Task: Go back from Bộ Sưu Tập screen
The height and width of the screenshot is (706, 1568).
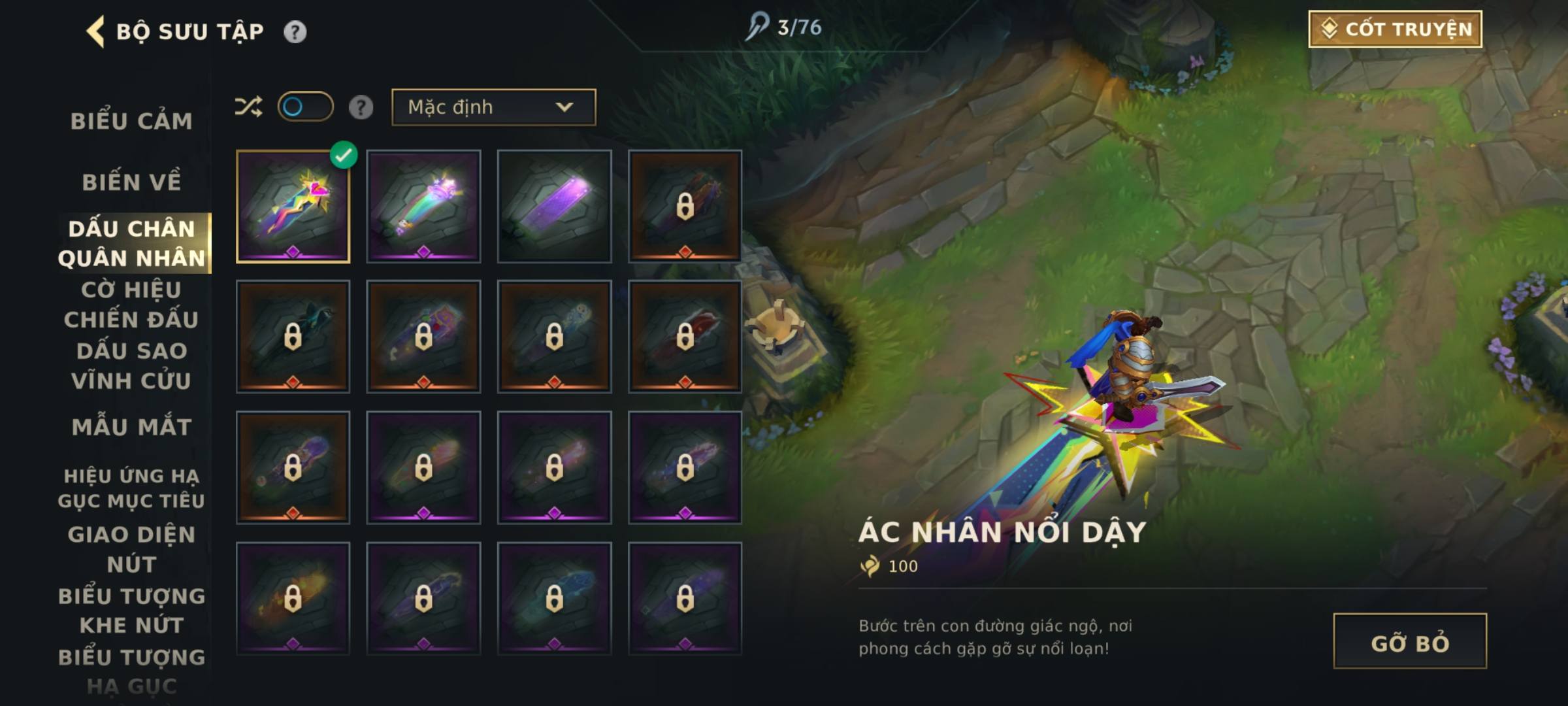Action: click(x=96, y=31)
